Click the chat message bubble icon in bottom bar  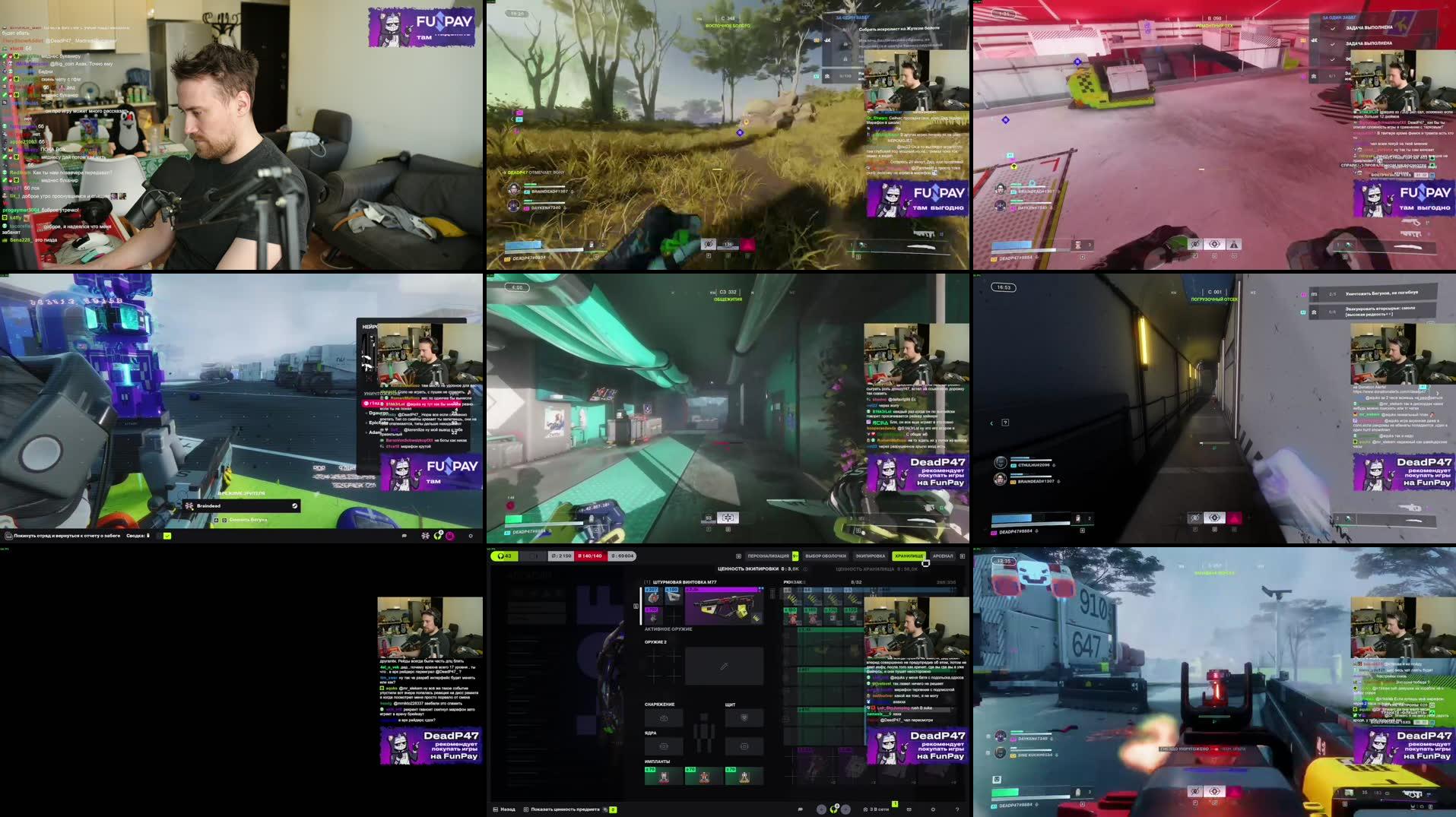click(x=801, y=809)
